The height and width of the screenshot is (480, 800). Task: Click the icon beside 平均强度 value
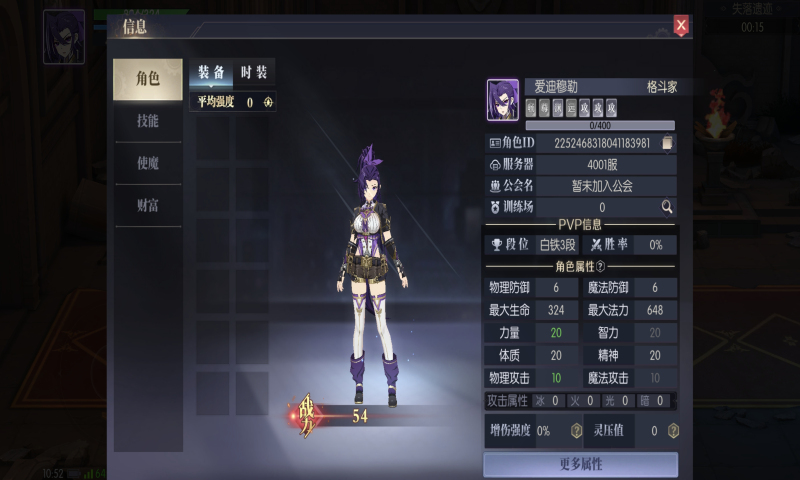click(268, 101)
